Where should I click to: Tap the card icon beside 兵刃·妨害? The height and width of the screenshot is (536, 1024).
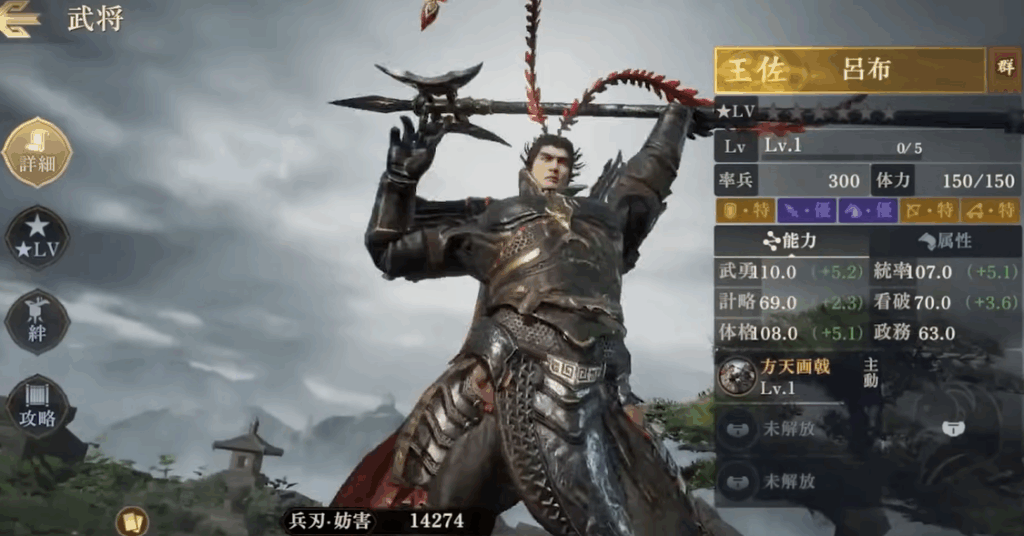coord(131,521)
